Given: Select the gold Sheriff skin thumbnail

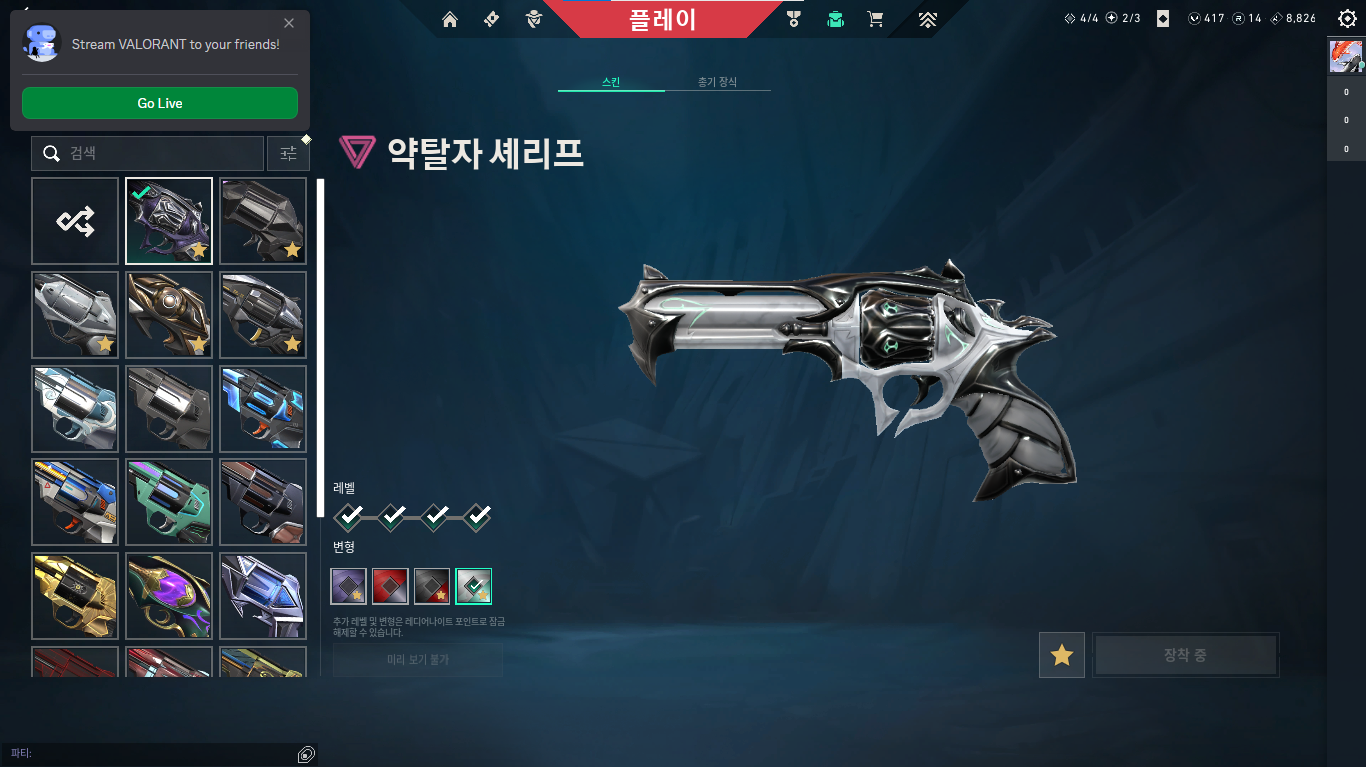Looking at the screenshot, I should pos(75,596).
